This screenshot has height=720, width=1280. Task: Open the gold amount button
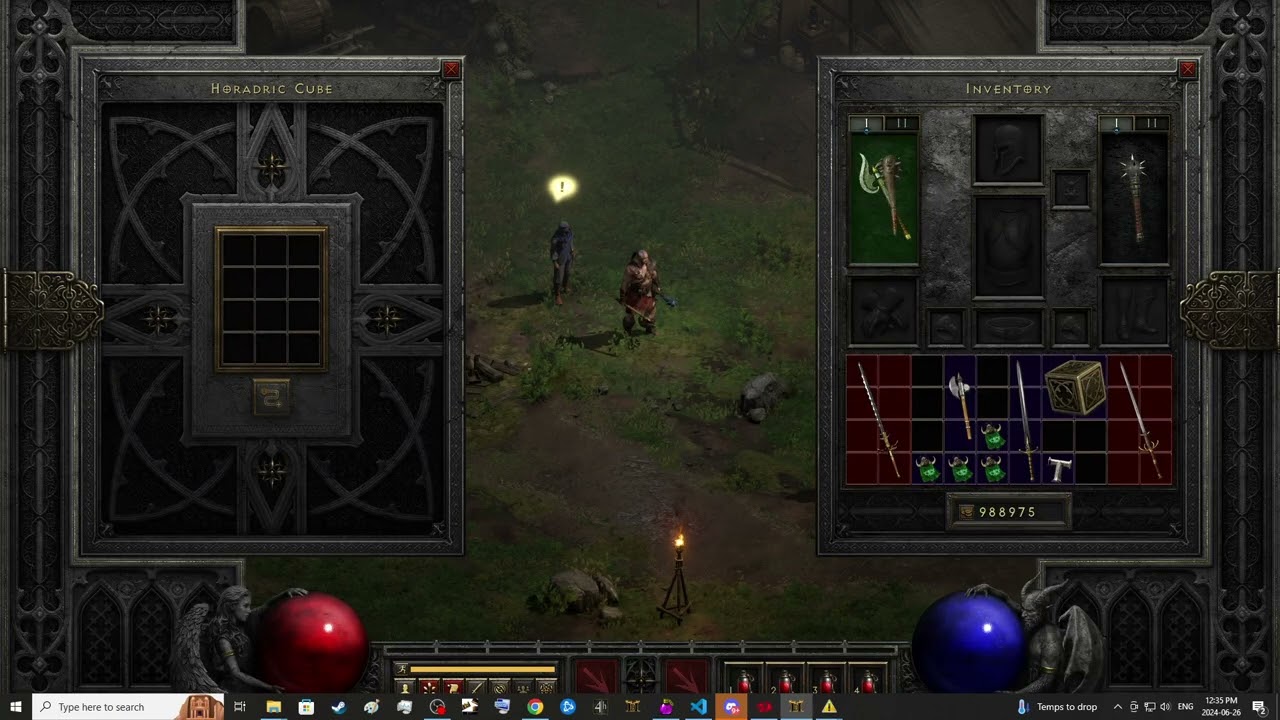tap(965, 512)
